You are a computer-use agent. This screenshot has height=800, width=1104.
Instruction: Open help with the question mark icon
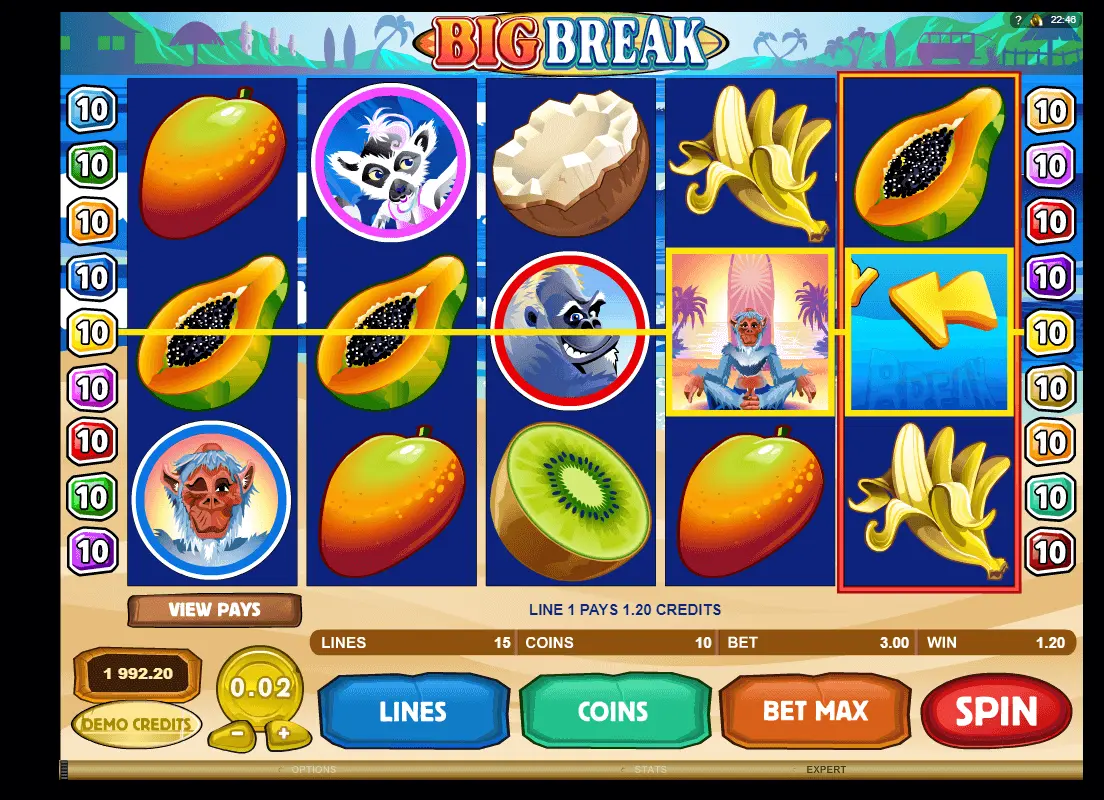tap(1018, 19)
